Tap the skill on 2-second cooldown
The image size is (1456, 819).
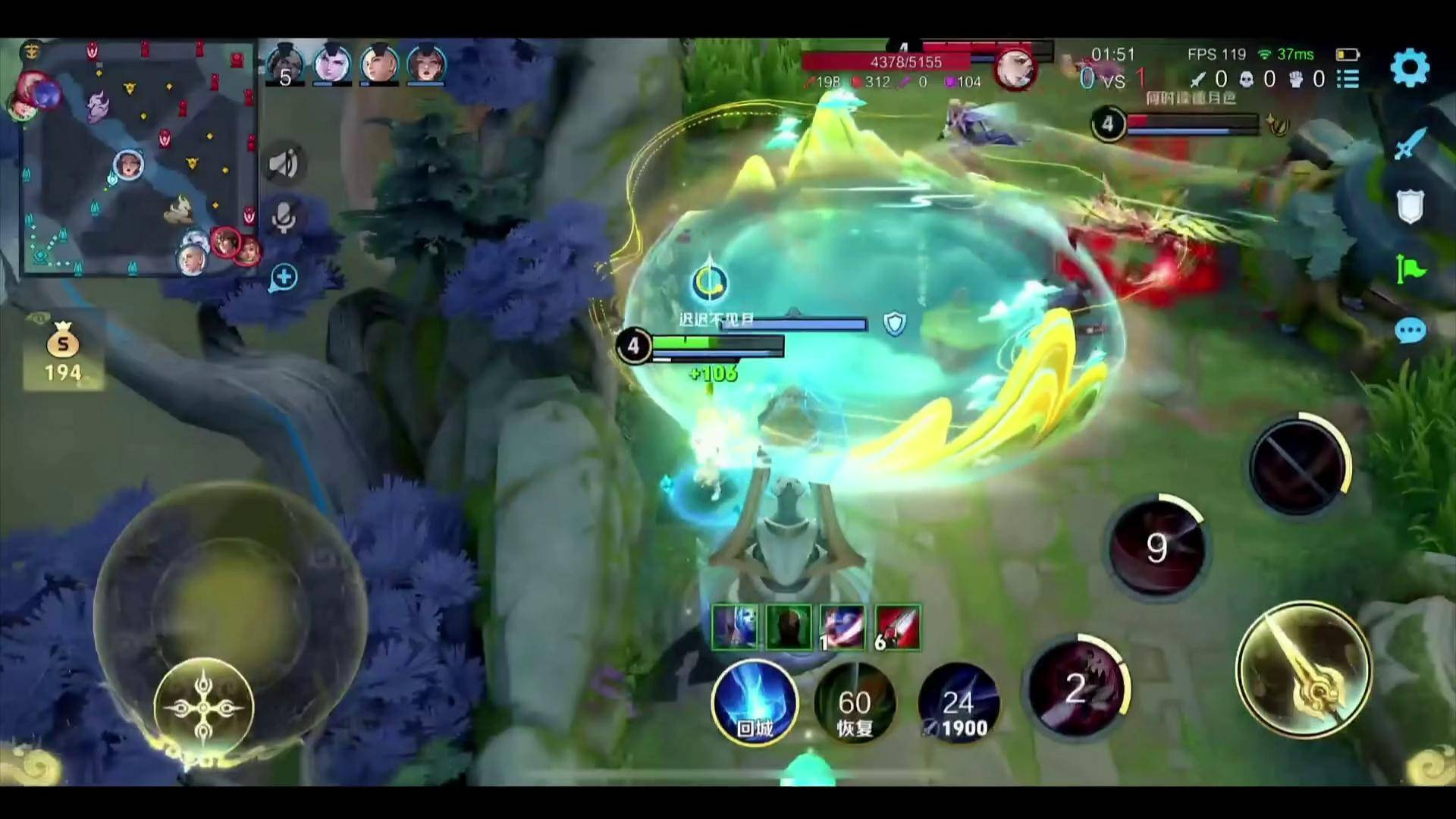(1075, 689)
